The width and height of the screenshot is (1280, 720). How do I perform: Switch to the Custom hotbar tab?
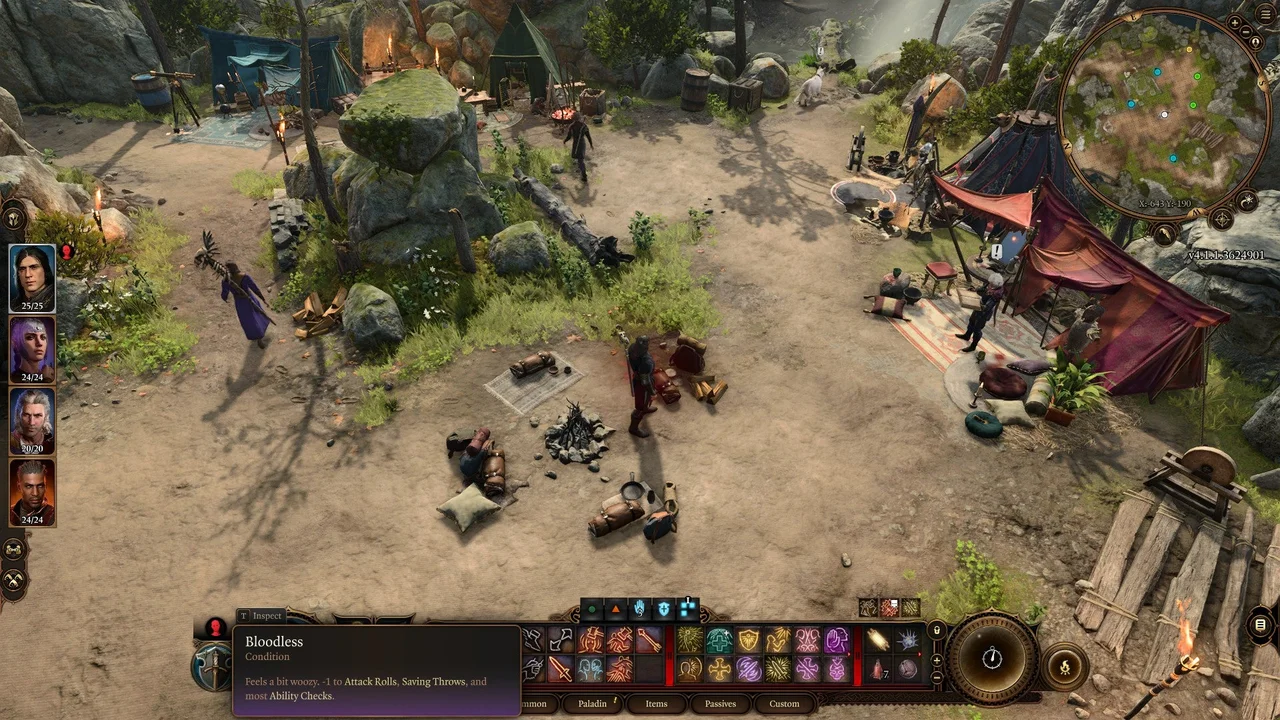(784, 704)
